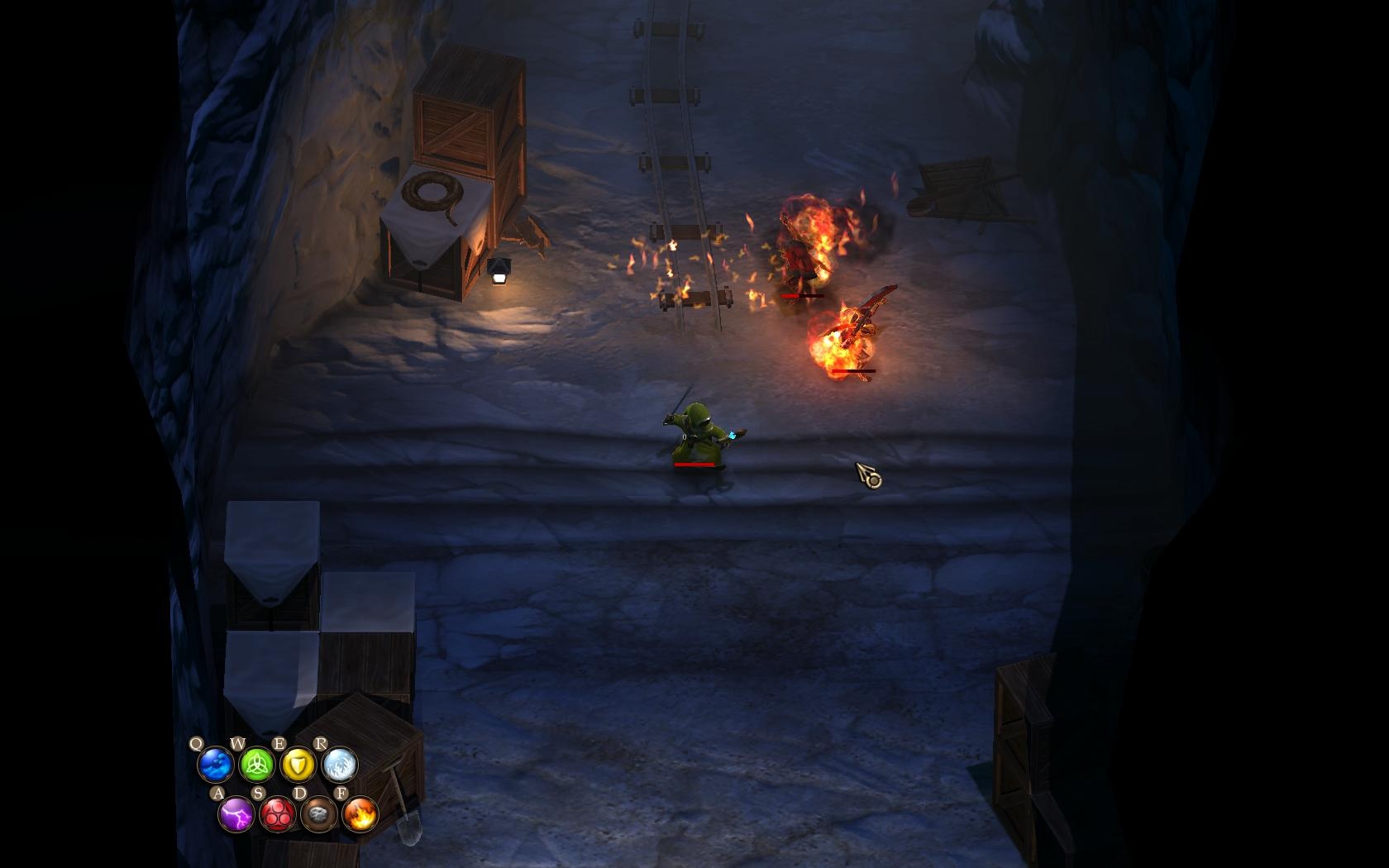Image resolution: width=1389 pixels, height=868 pixels.
Task: Activate the brown earth rock element orb
Action: pos(319,815)
